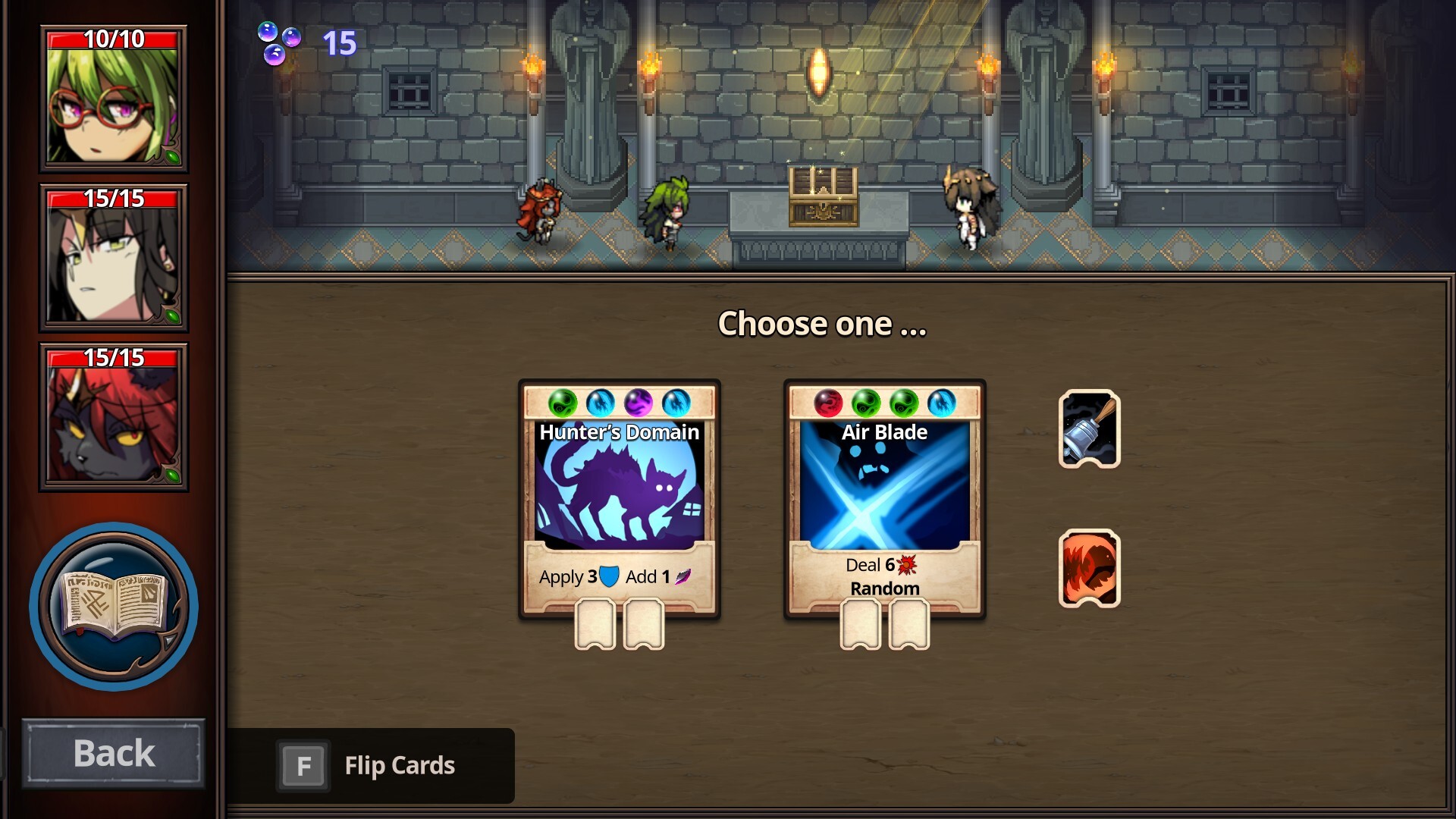
Task: Open the spellbook orb
Action: tap(114, 606)
